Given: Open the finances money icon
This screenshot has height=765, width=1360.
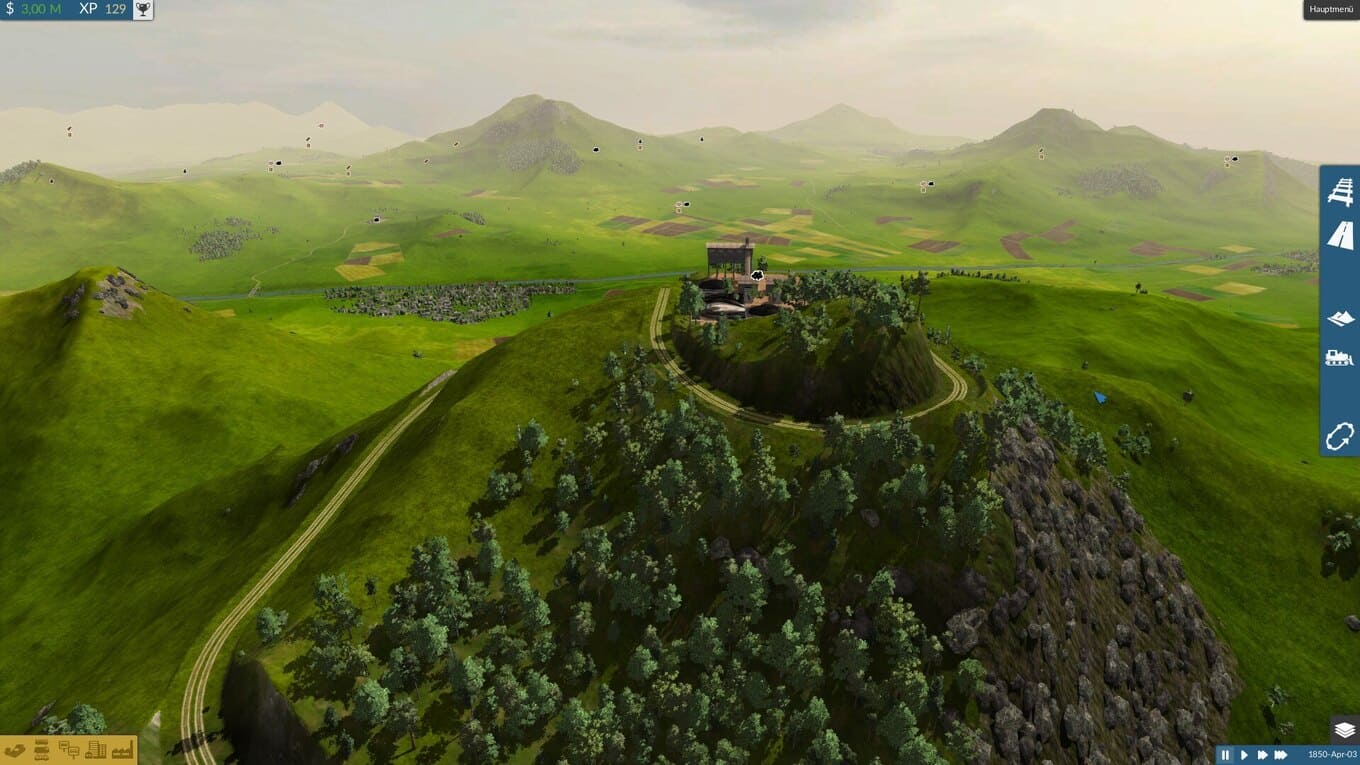Looking at the screenshot, I should pyautogui.click(x=15, y=749).
